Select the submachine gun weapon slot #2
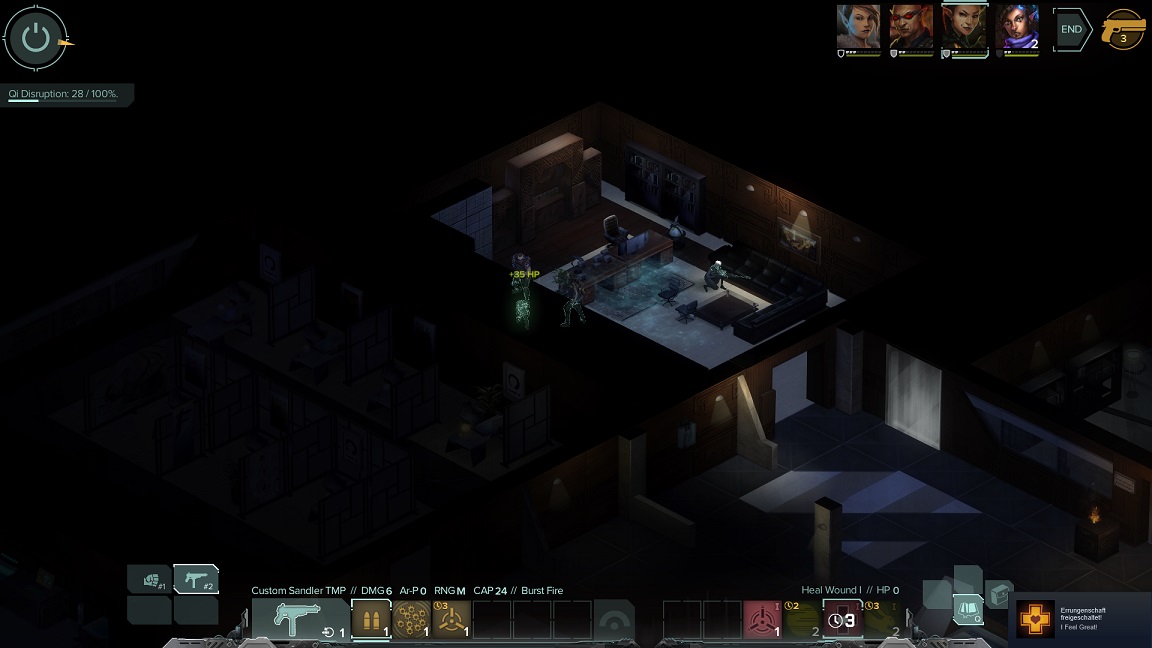The width and height of the screenshot is (1152, 648). coord(196,579)
